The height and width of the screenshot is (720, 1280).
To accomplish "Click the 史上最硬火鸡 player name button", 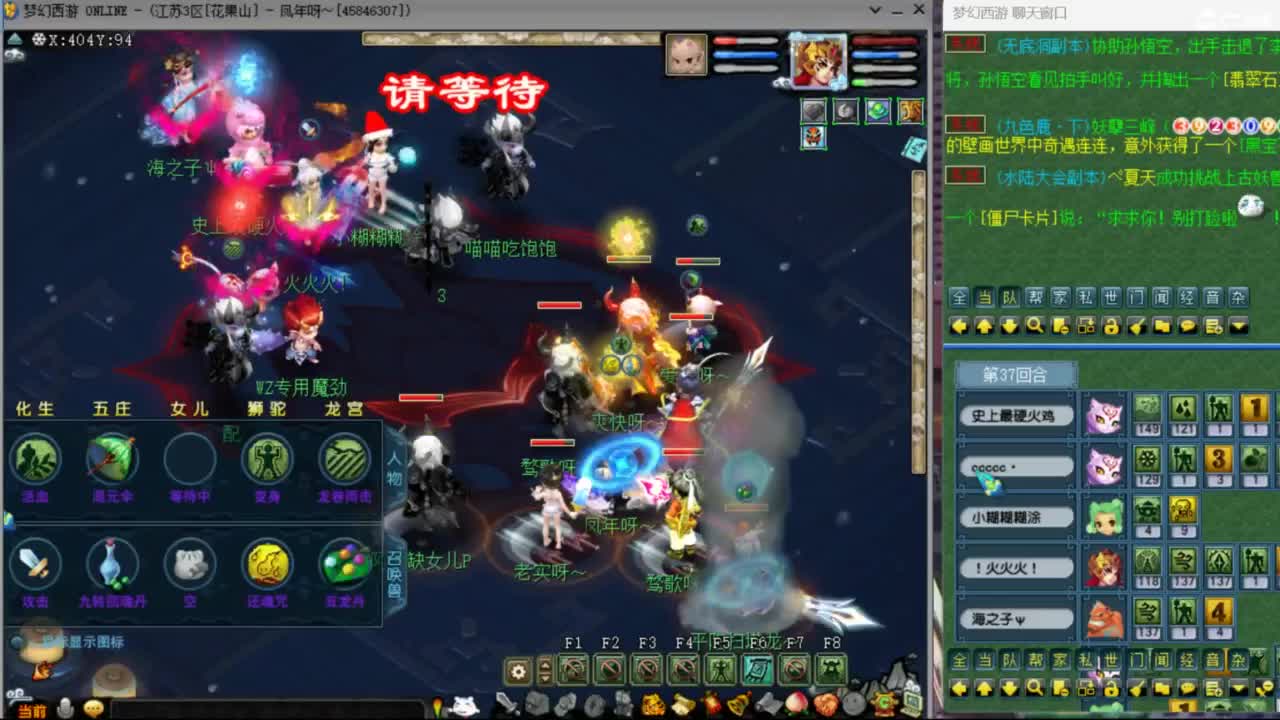I will click(1016, 414).
